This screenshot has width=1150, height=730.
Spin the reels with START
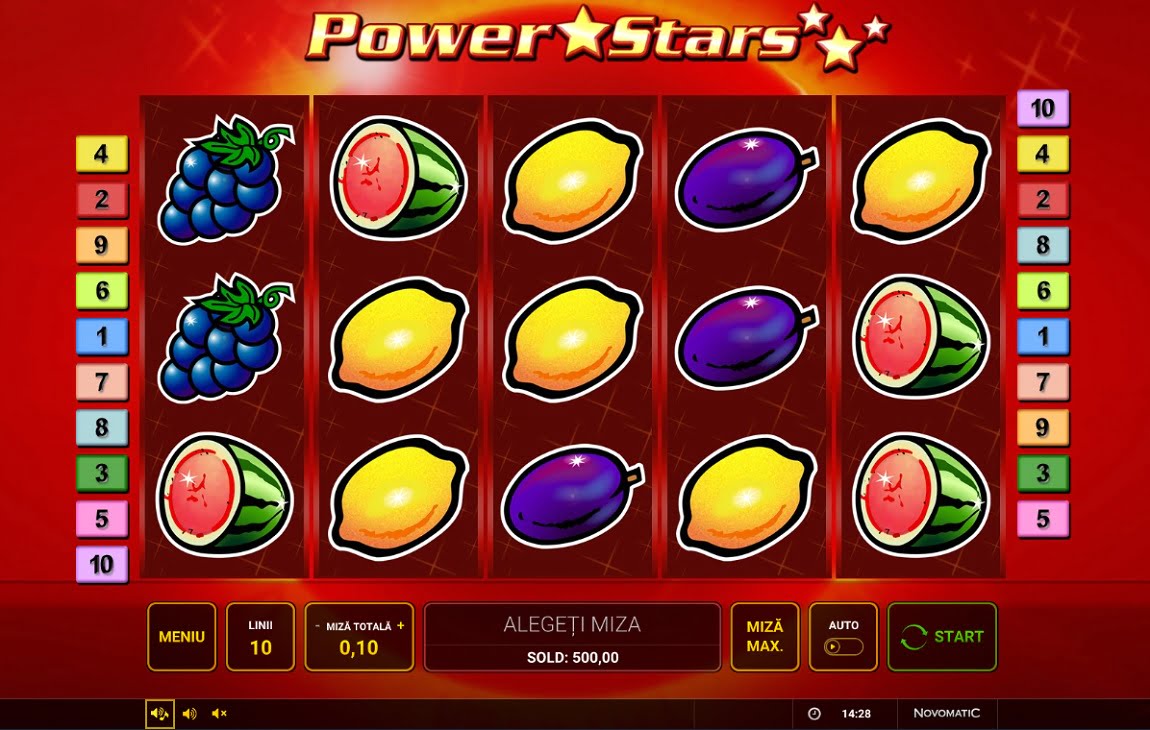tap(942, 637)
